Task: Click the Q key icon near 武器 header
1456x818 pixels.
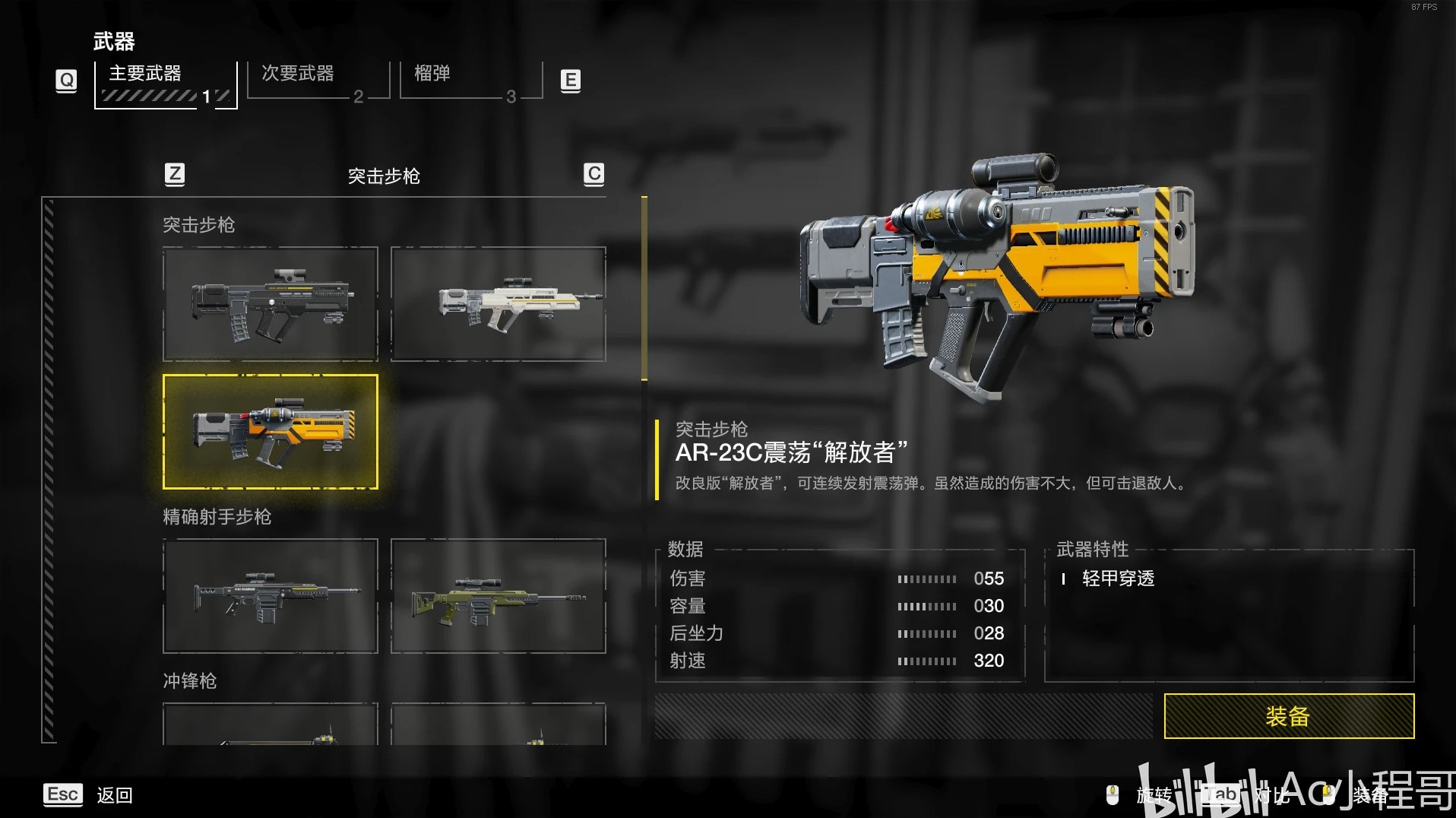Action: coord(66,79)
